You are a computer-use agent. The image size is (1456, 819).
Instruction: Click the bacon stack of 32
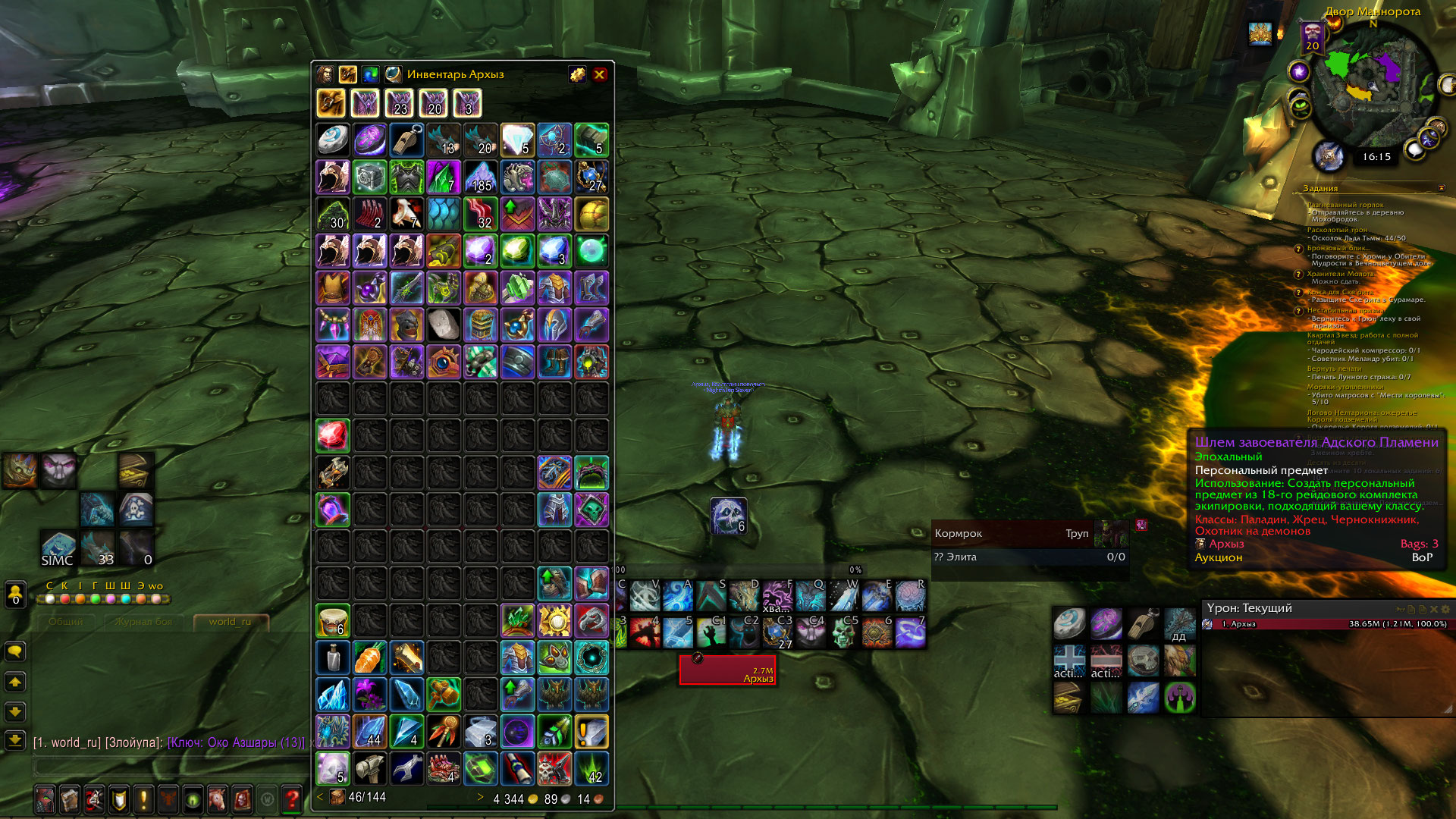pos(480,215)
